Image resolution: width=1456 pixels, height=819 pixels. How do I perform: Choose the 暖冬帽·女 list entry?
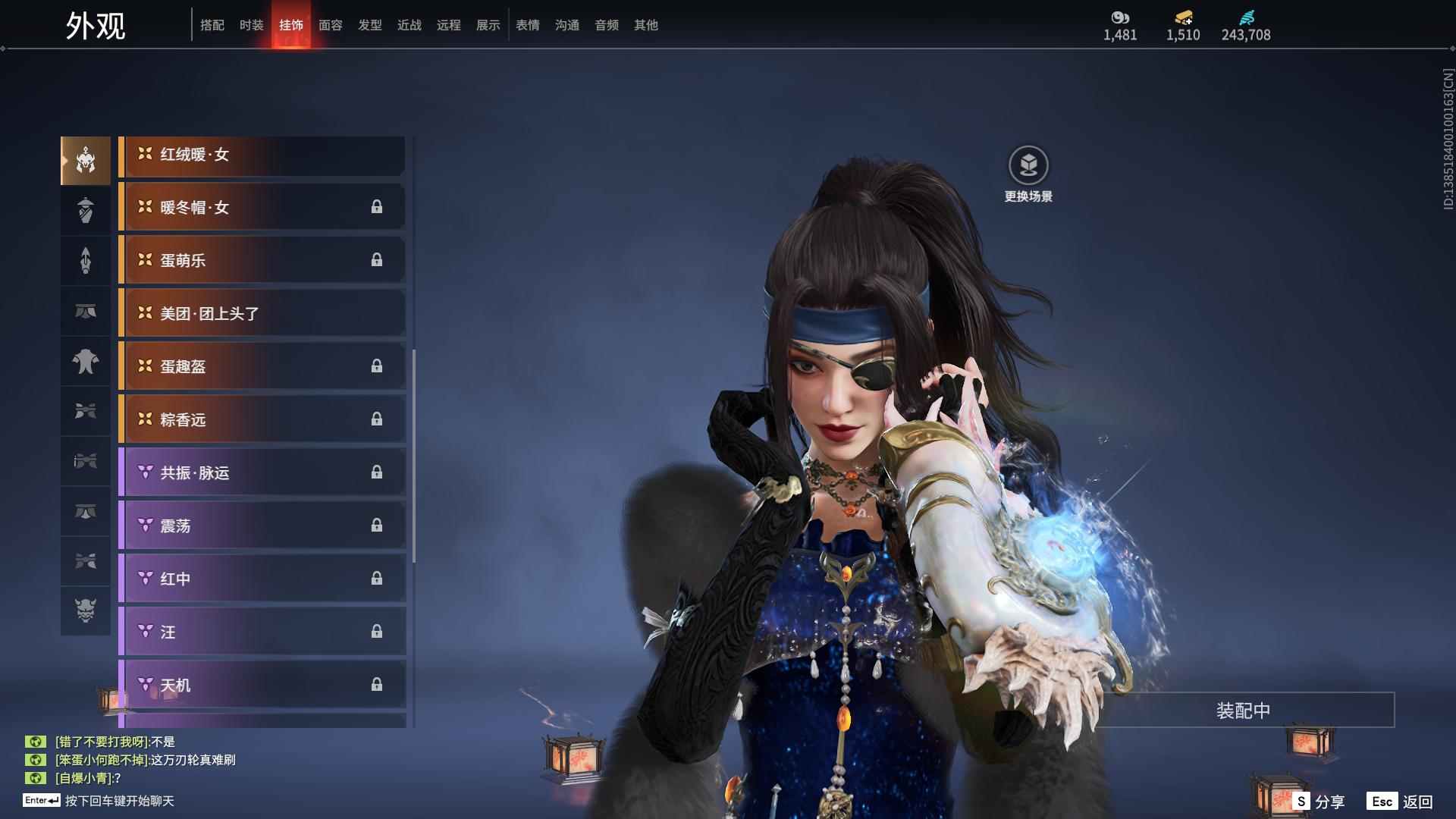[262, 208]
